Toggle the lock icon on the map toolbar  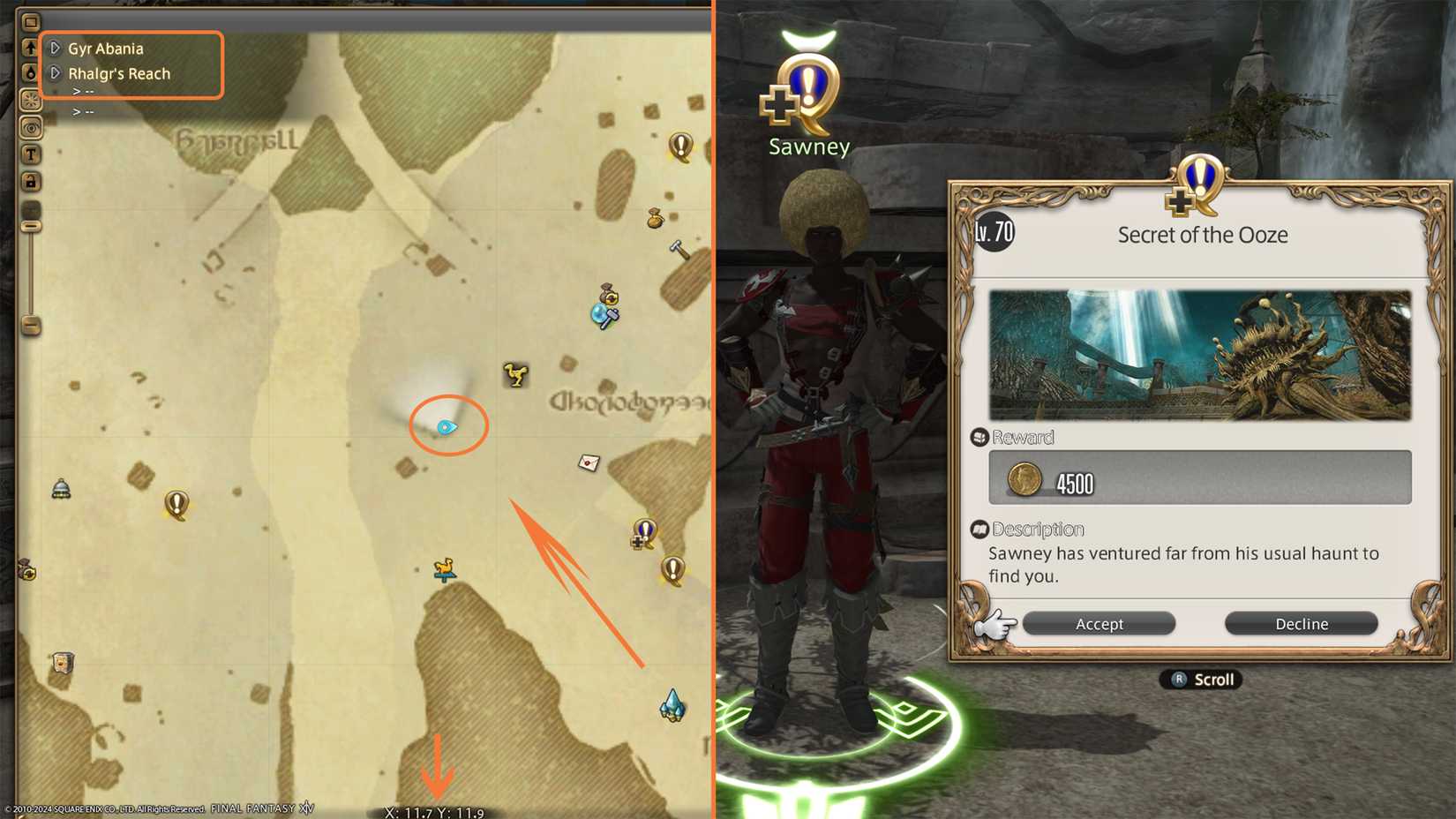31,182
